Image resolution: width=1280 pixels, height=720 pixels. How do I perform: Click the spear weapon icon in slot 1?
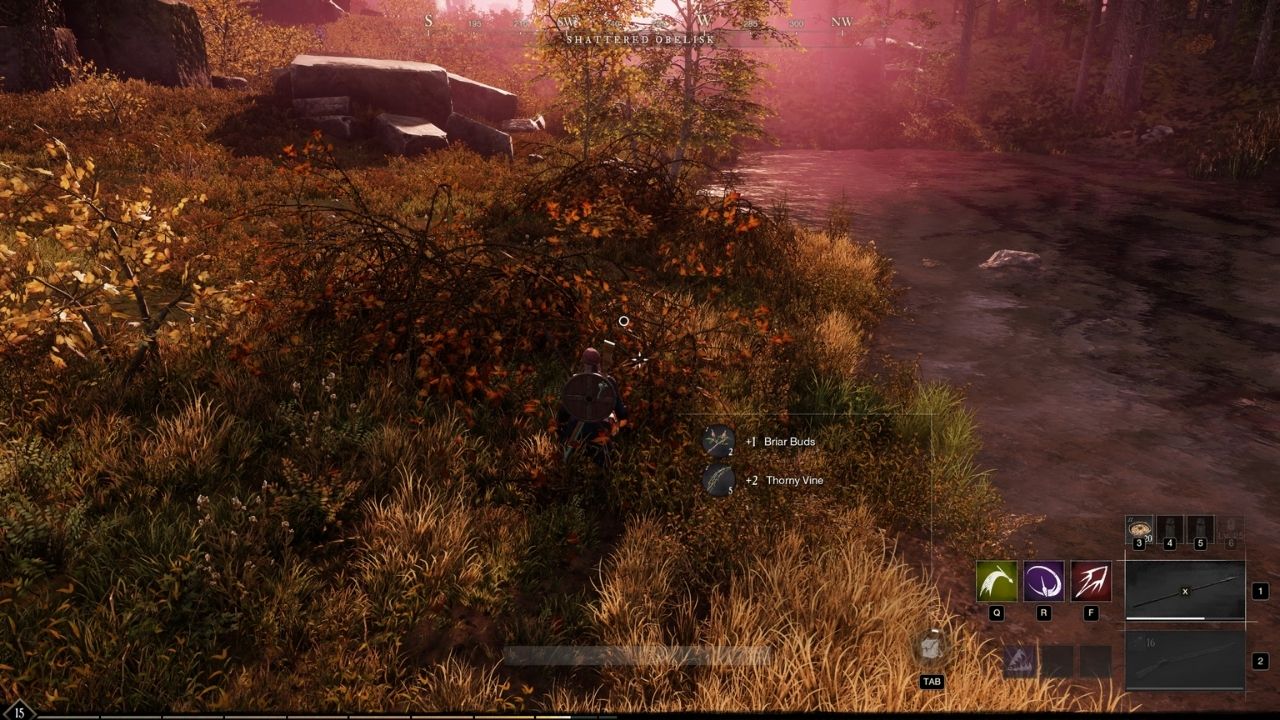pyautogui.click(x=1185, y=588)
